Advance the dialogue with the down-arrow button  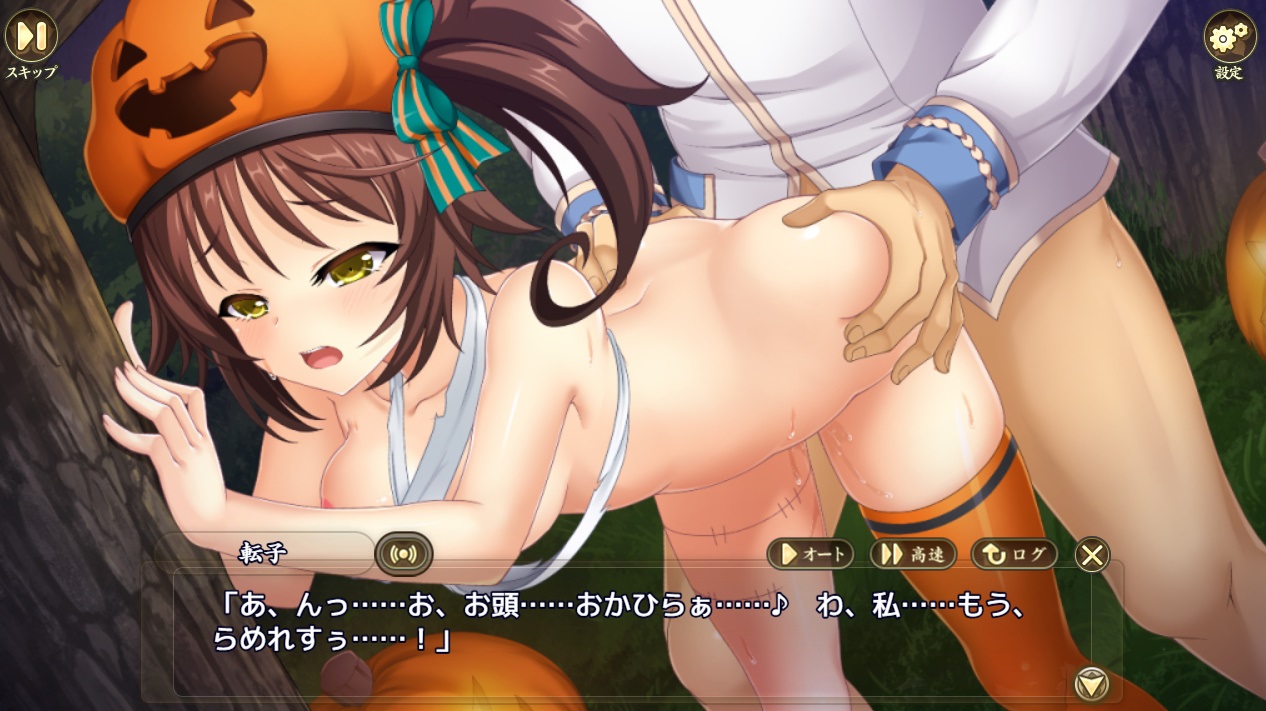coord(1091,683)
